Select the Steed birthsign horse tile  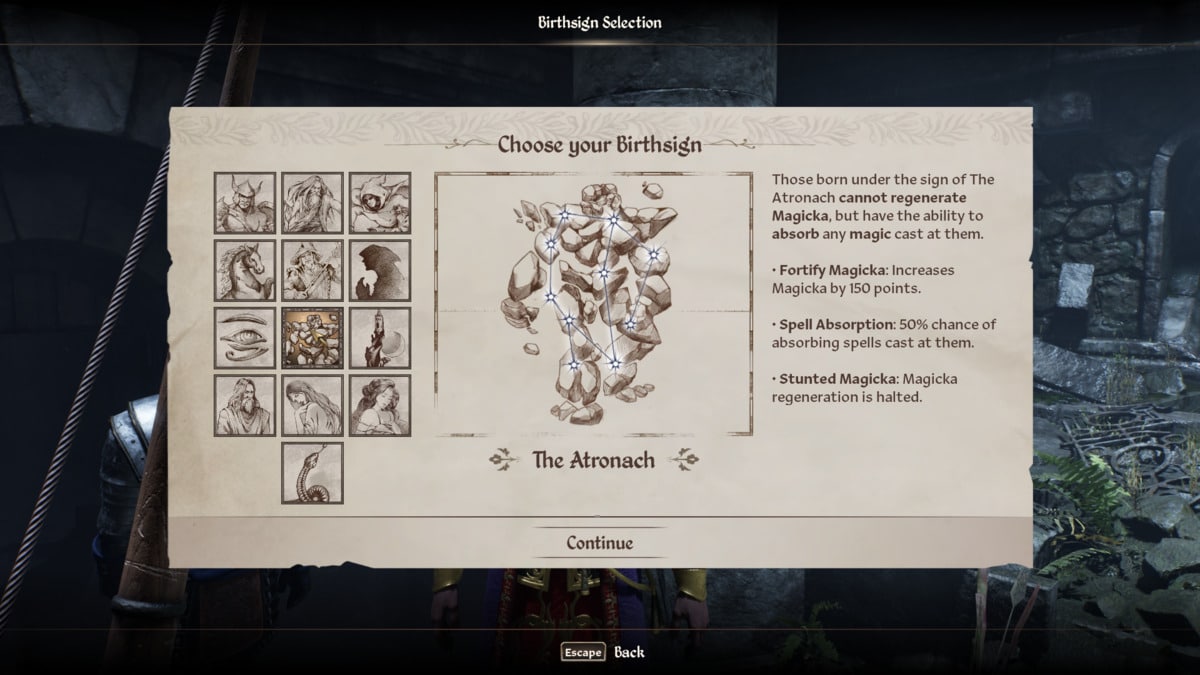tap(245, 270)
